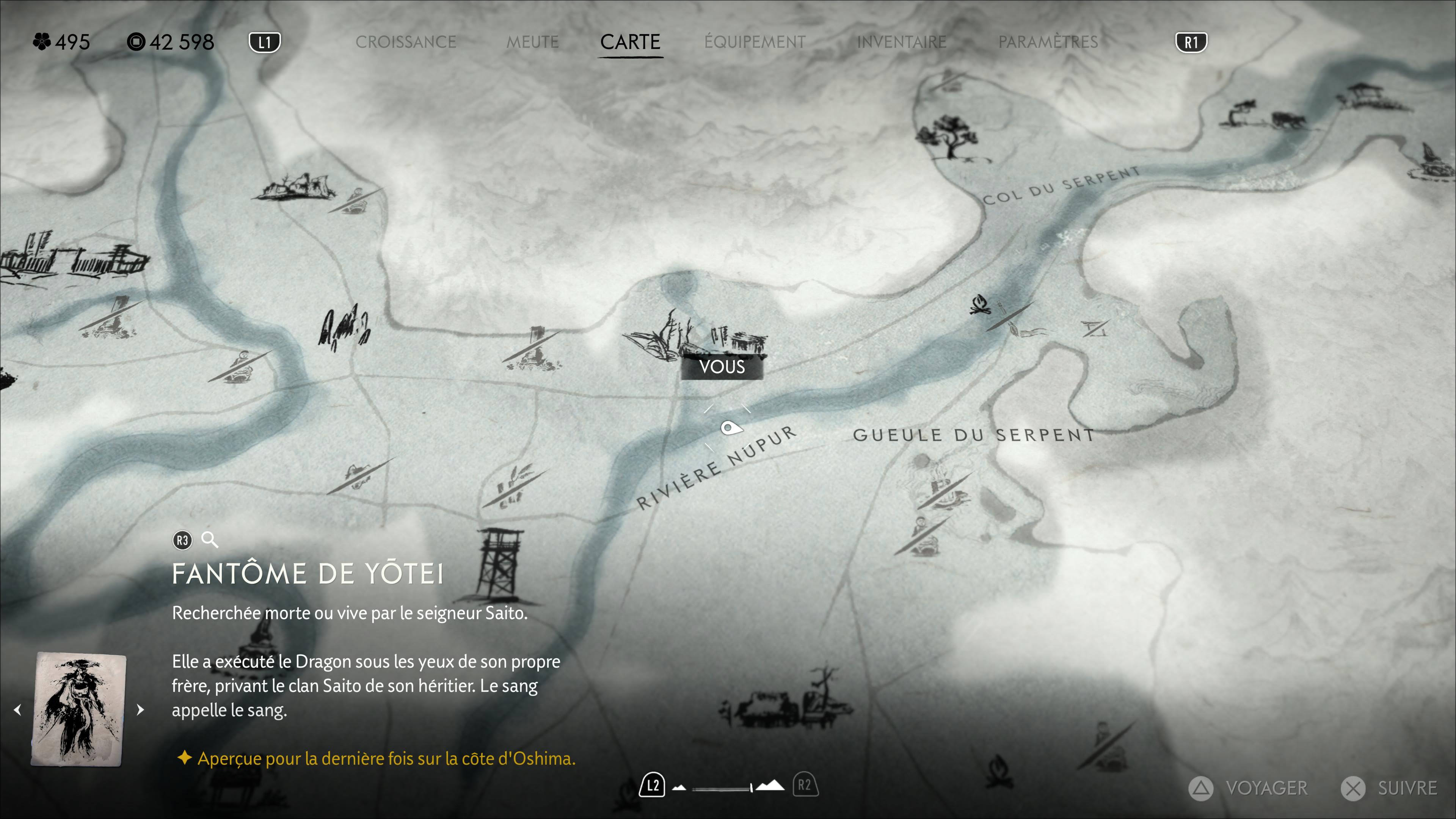Viewport: 1456px width, 819px height.
Task: Choose the Voyager fast travel option
Action: (1249, 788)
